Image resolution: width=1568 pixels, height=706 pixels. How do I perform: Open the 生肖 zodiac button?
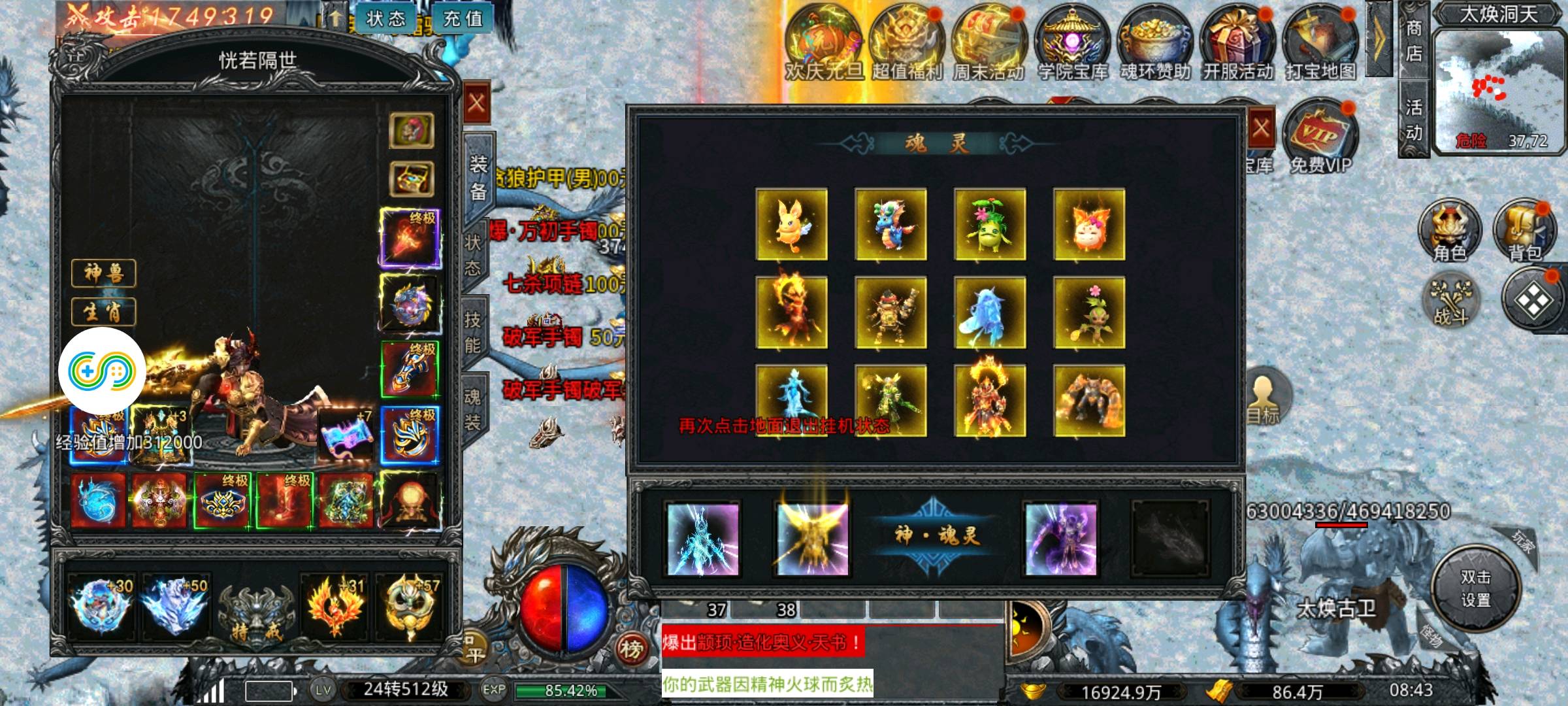(103, 312)
